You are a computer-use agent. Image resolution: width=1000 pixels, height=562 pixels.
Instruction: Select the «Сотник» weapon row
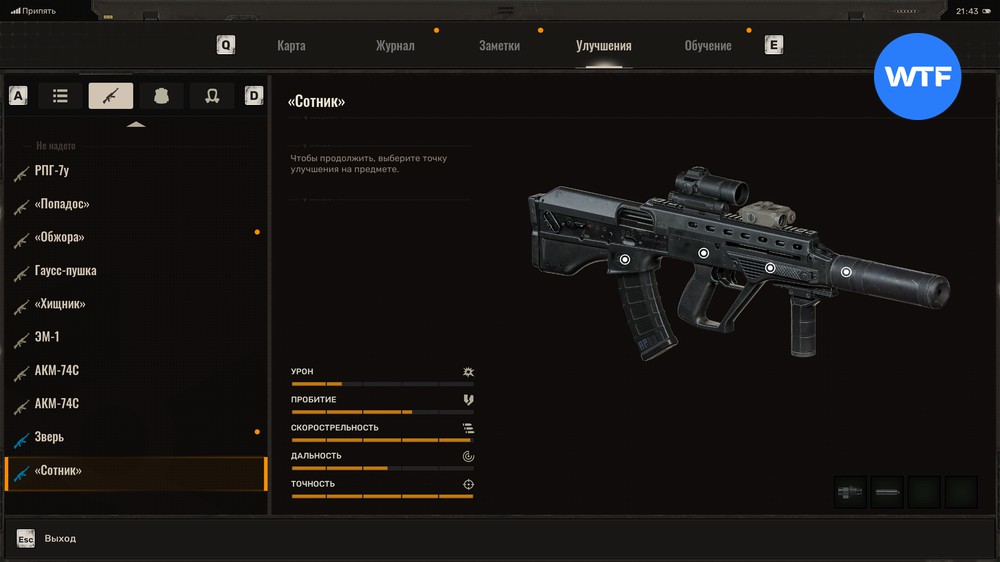(x=58, y=471)
